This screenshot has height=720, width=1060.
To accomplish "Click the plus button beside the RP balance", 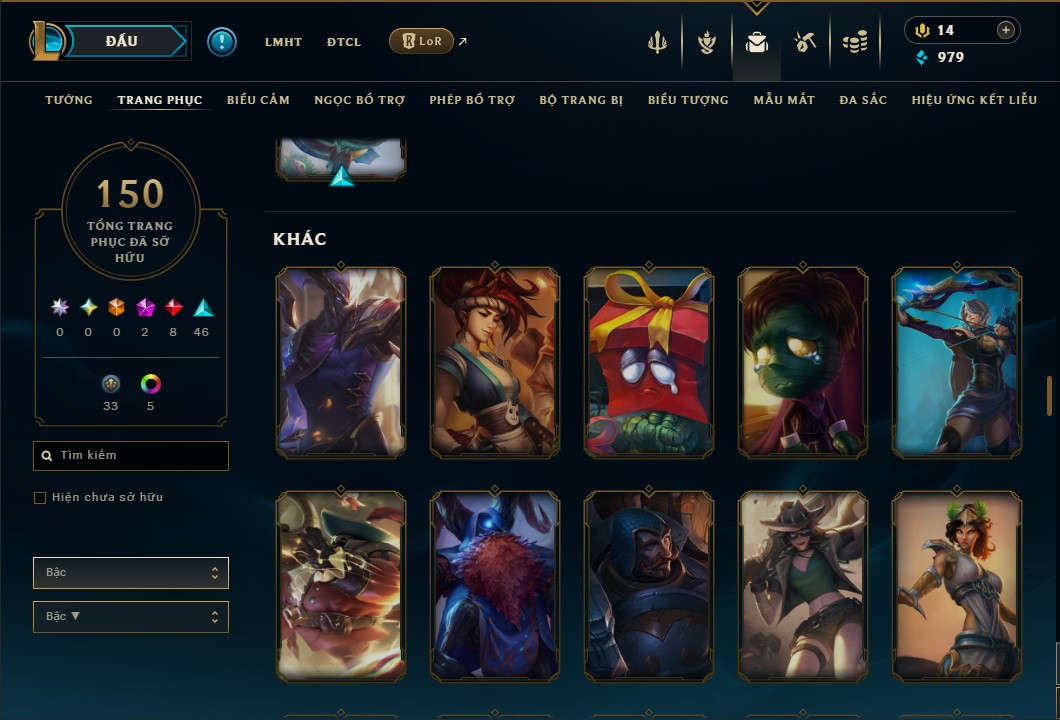I will point(1006,30).
